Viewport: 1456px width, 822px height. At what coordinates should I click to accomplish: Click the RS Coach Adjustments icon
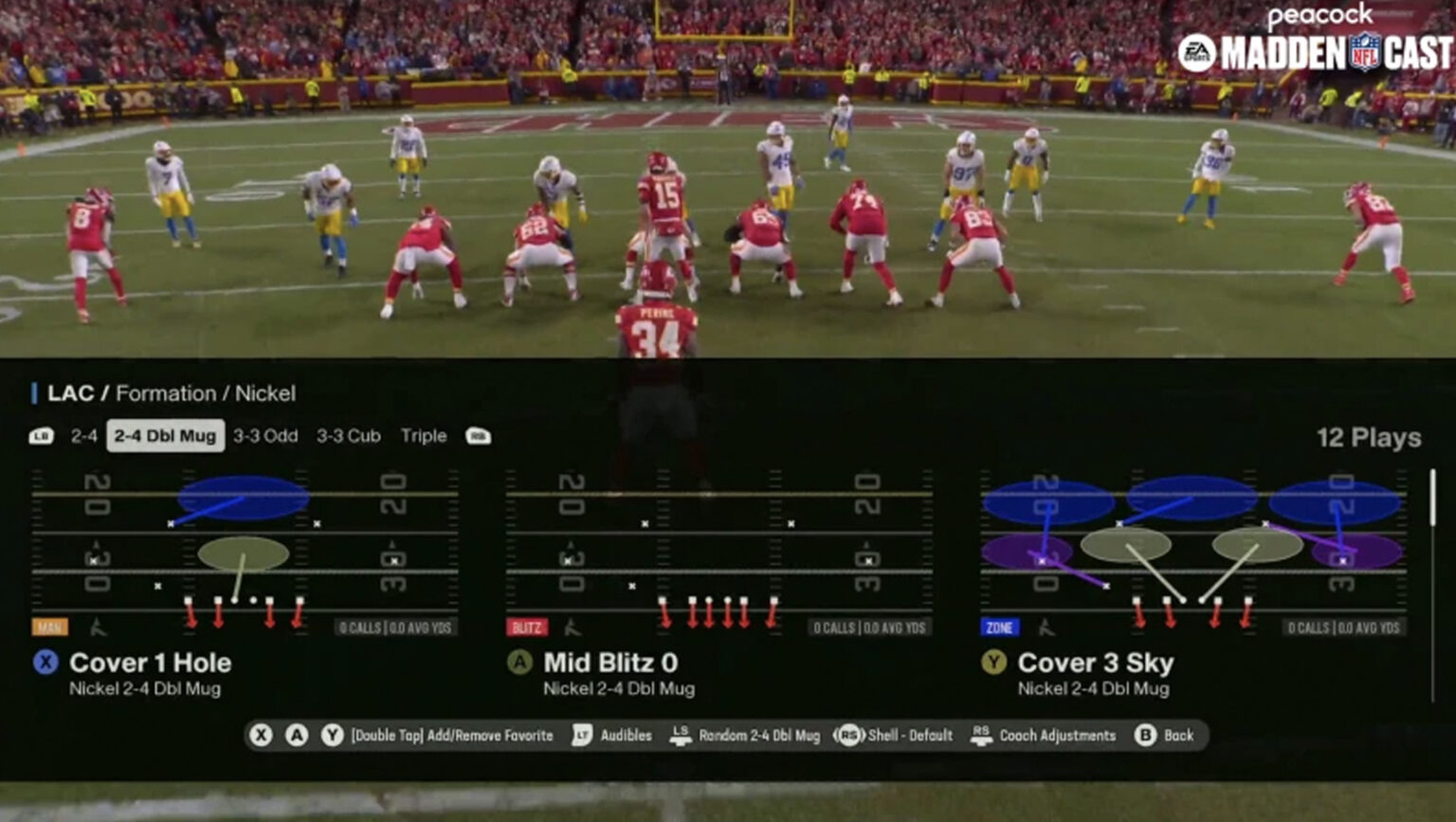[981, 735]
